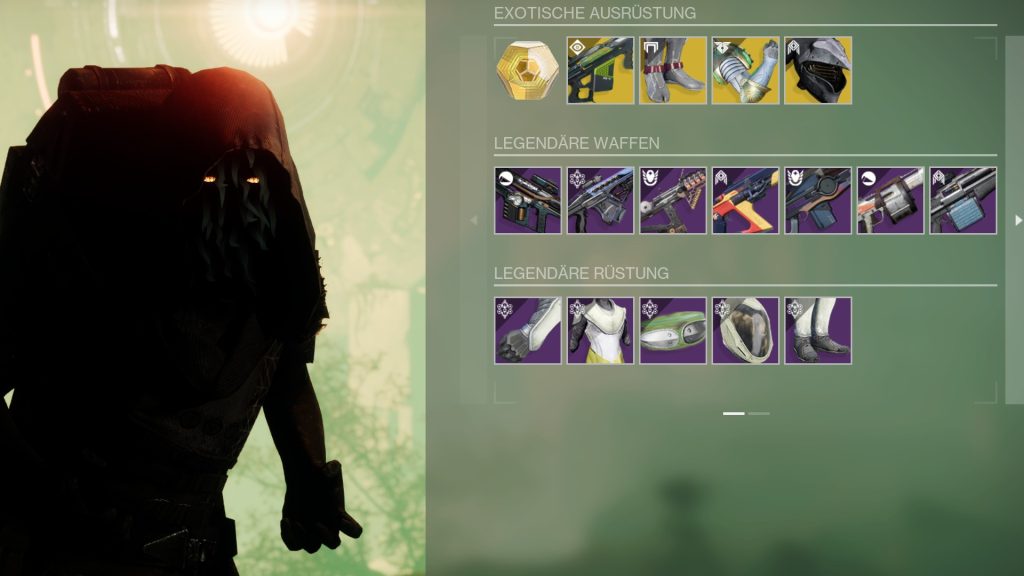Image resolution: width=1024 pixels, height=576 pixels.
Task: Choose the legendary weapon with orange shells
Action: click(x=673, y=200)
